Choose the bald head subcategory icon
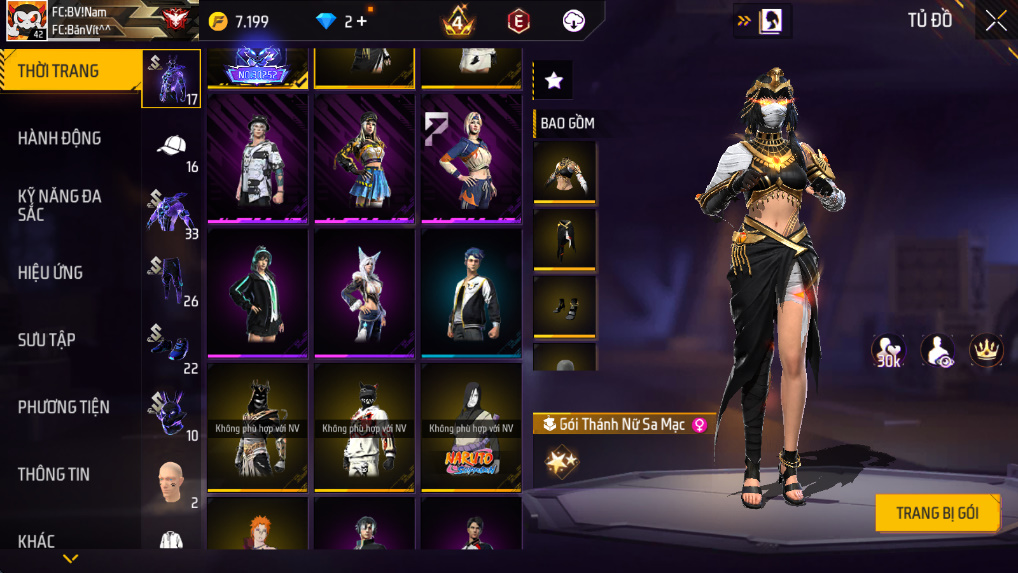Viewport: 1018px width, 573px height. pyautogui.click(x=171, y=483)
